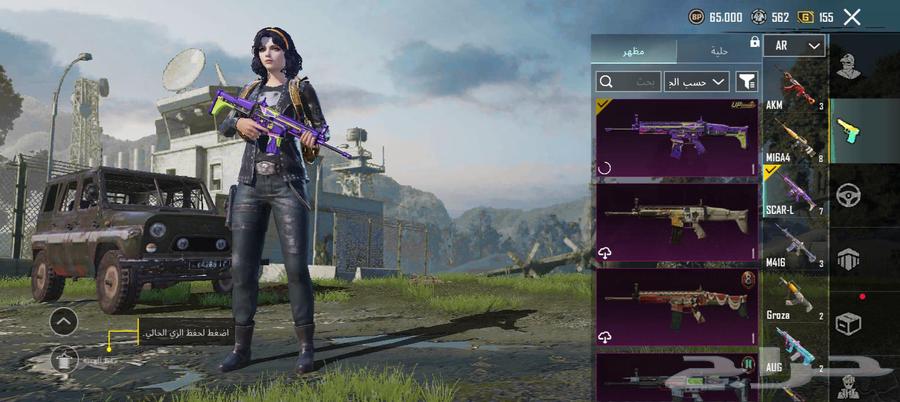The image size is (900, 402).
Task: Choose the tan SCAR-L skin
Action: (677, 221)
